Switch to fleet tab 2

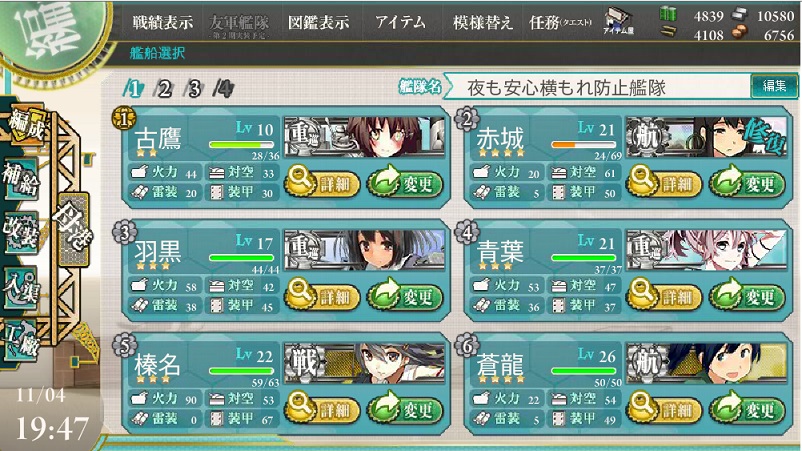pyautogui.click(x=164, y=89)
